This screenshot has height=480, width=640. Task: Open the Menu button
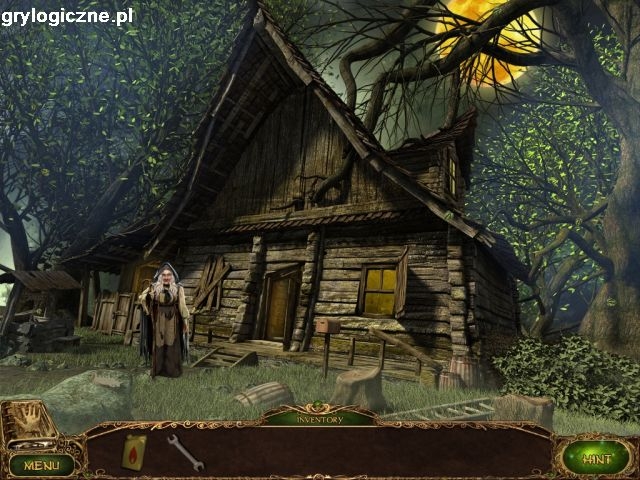click(x=41, y=465)
